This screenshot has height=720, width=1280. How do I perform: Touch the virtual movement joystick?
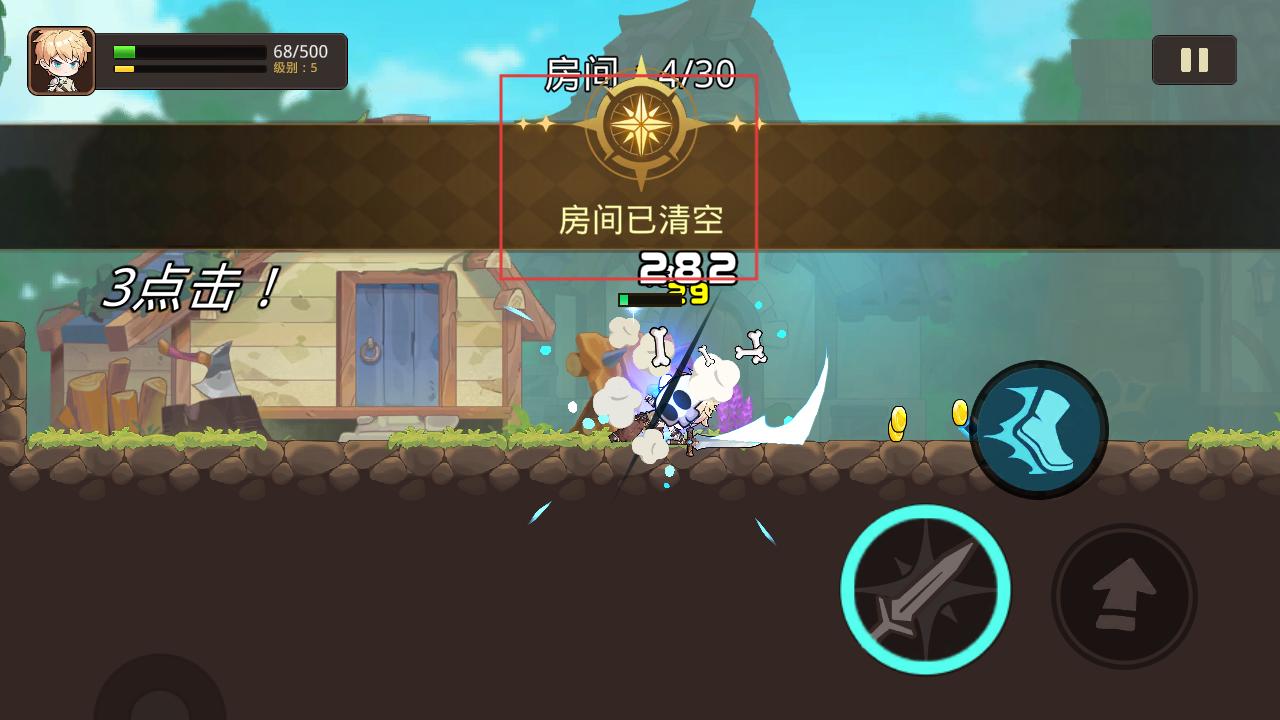[160, 696]
